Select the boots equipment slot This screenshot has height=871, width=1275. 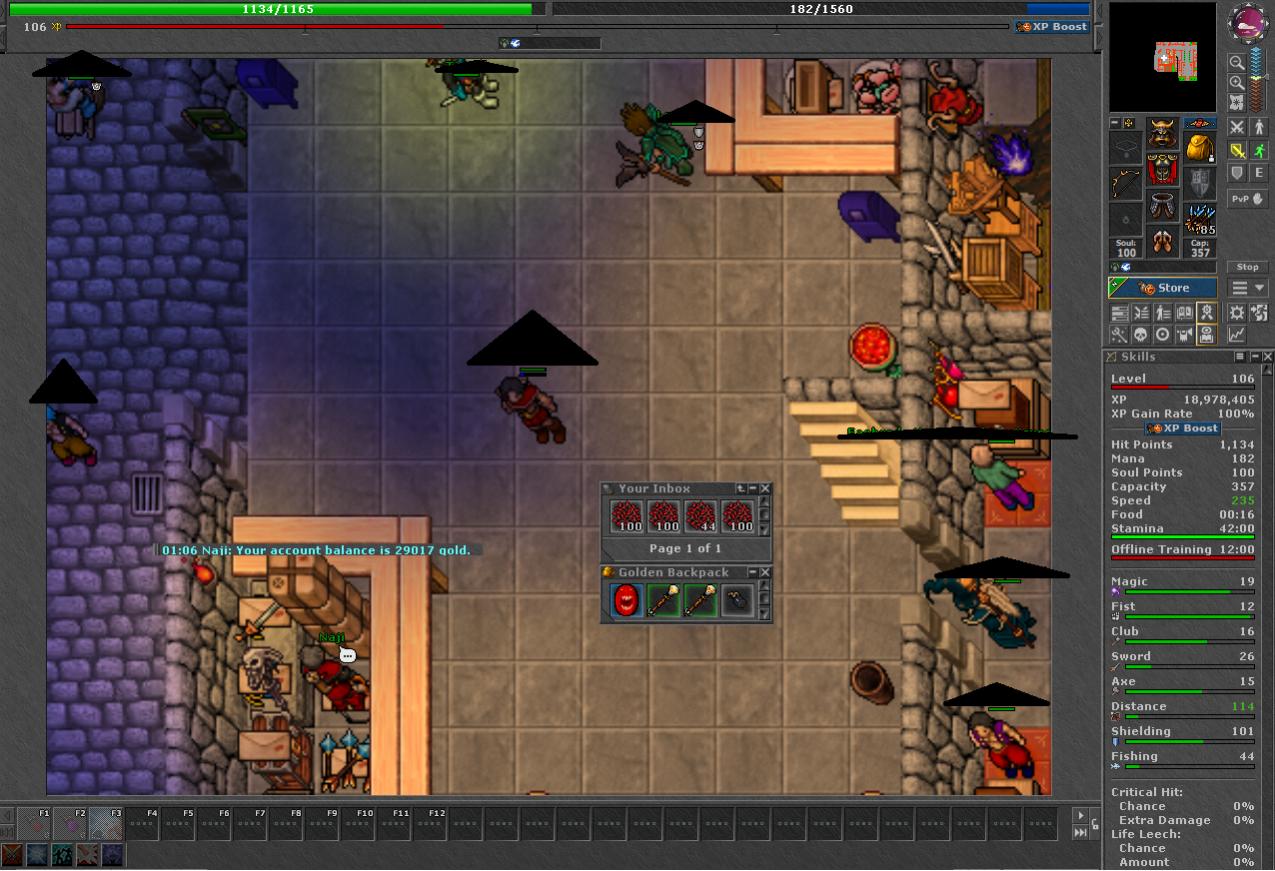[1162, 242]
